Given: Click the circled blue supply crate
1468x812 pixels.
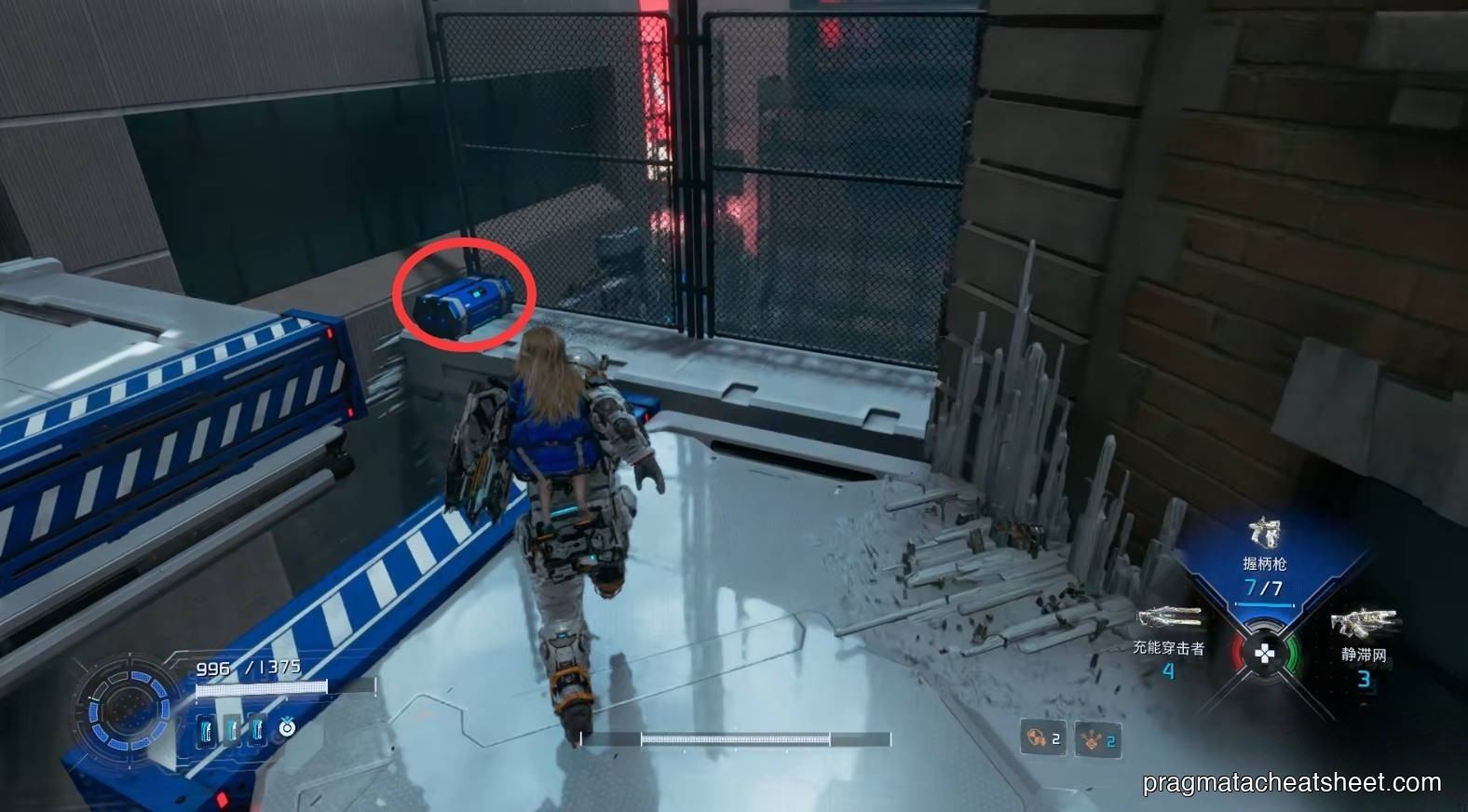Looking at the screenshot, I should click(466, 303).
